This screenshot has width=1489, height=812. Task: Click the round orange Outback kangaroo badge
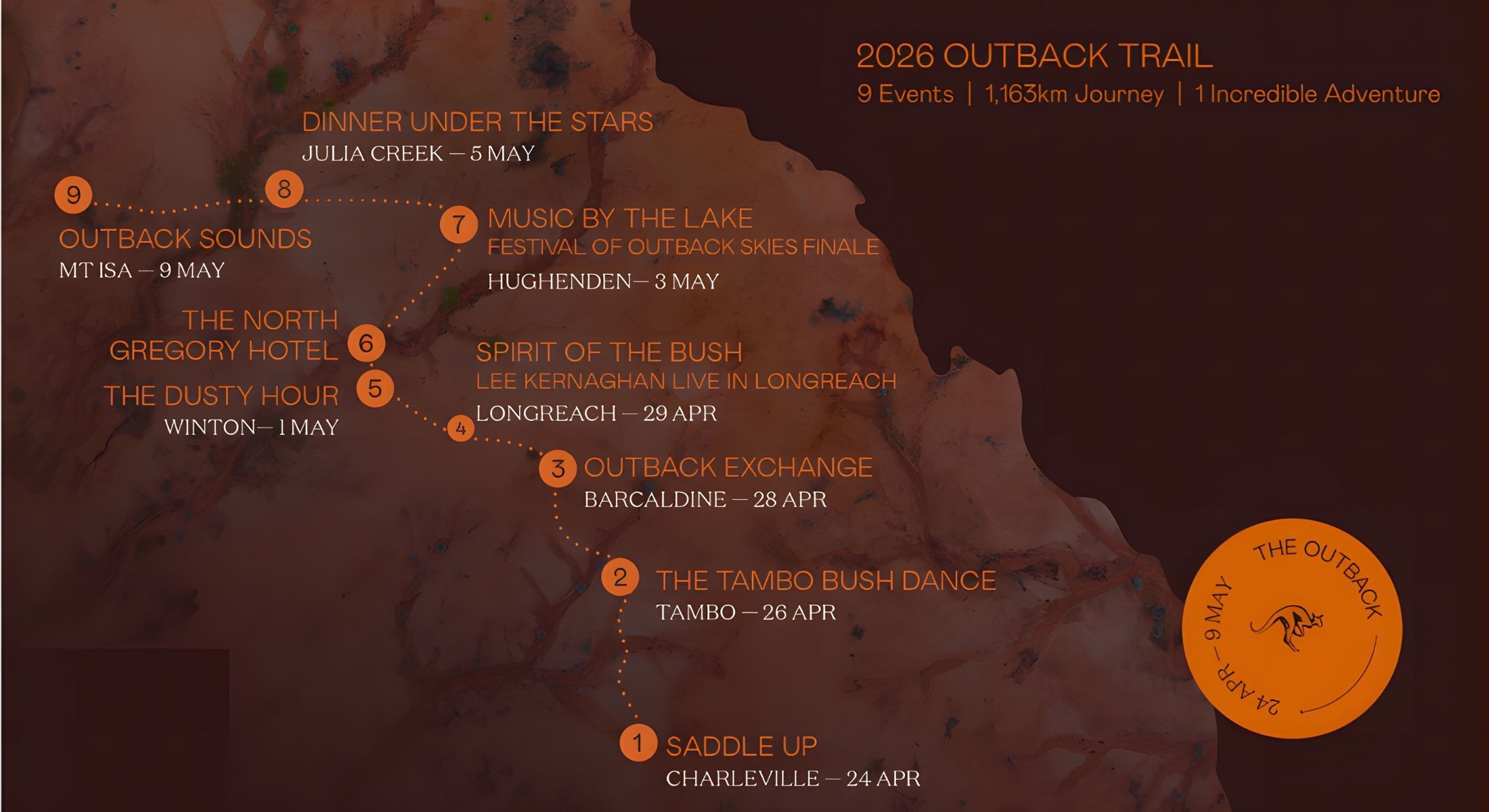click(1291, 629)
